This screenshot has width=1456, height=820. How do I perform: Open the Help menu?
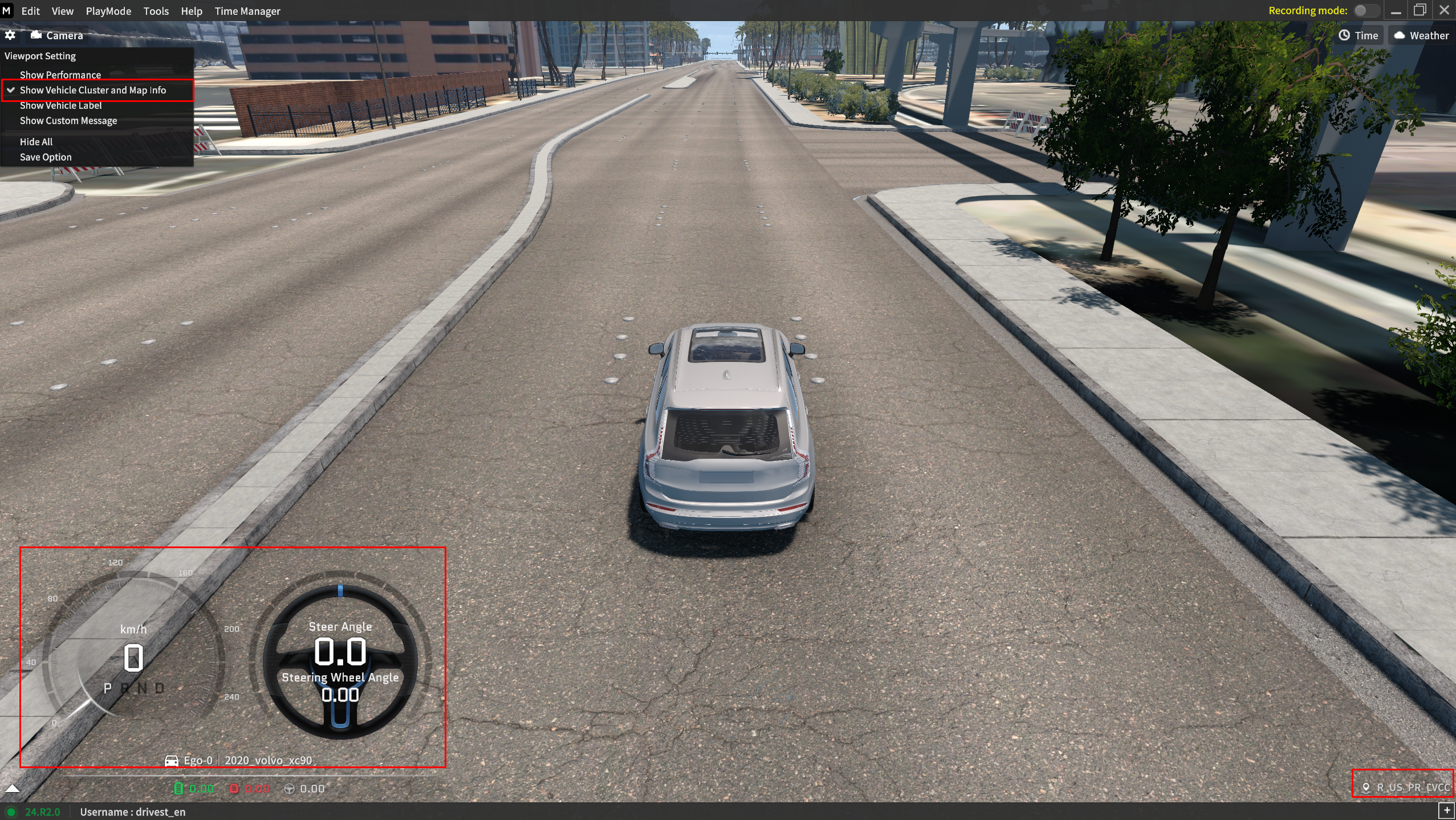tap(192, 11)
